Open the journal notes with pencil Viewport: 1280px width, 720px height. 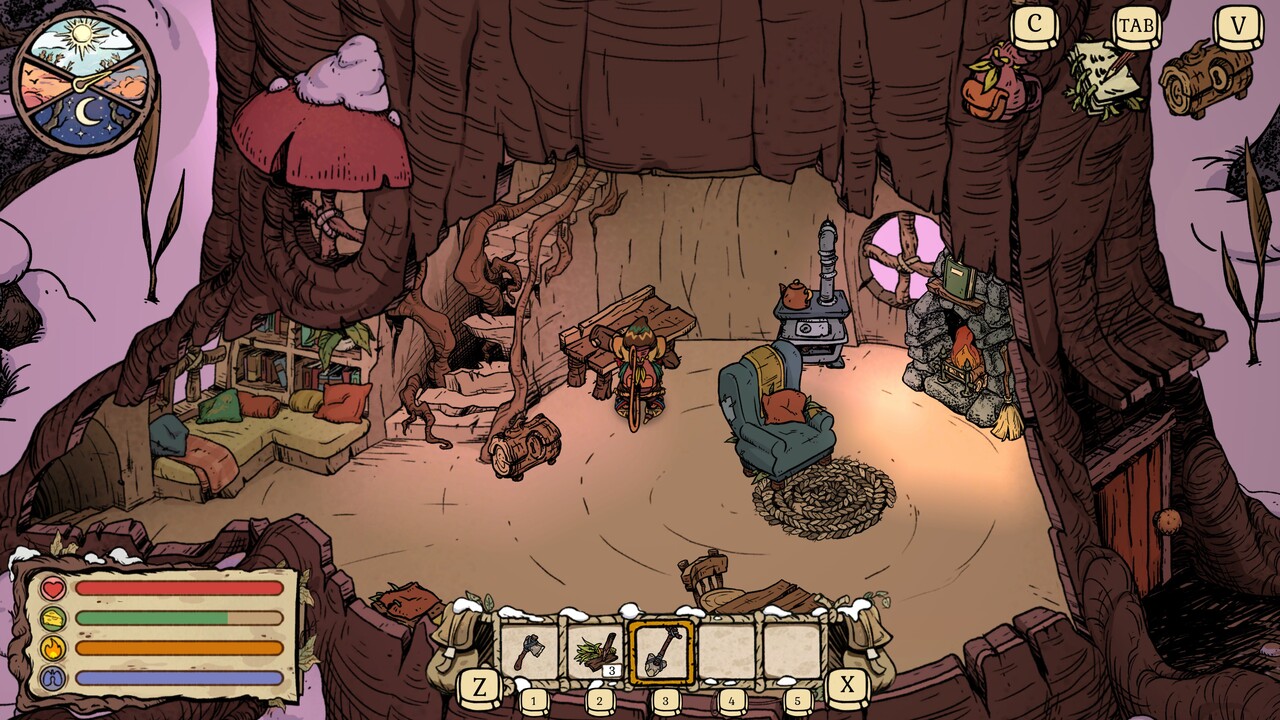tap(1104, 76)
